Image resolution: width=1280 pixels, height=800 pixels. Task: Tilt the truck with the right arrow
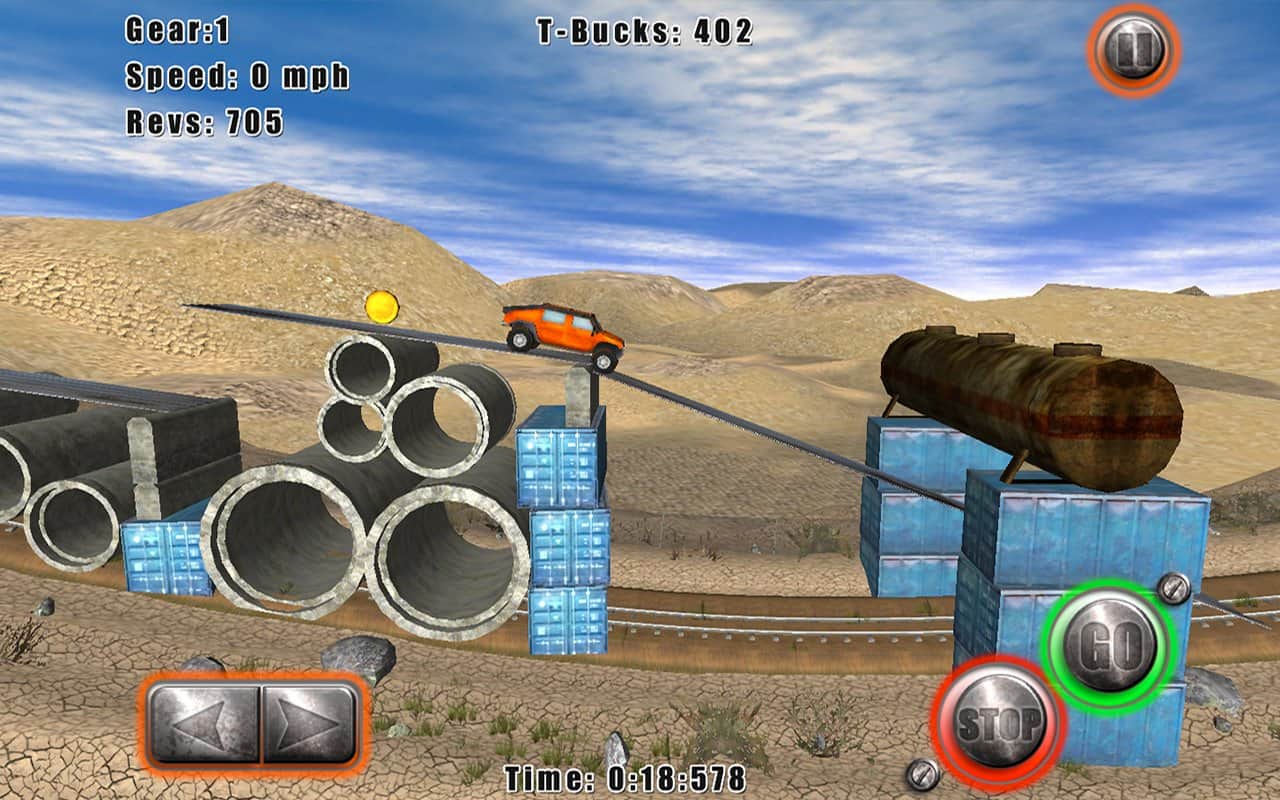click(x=308, y=724)
